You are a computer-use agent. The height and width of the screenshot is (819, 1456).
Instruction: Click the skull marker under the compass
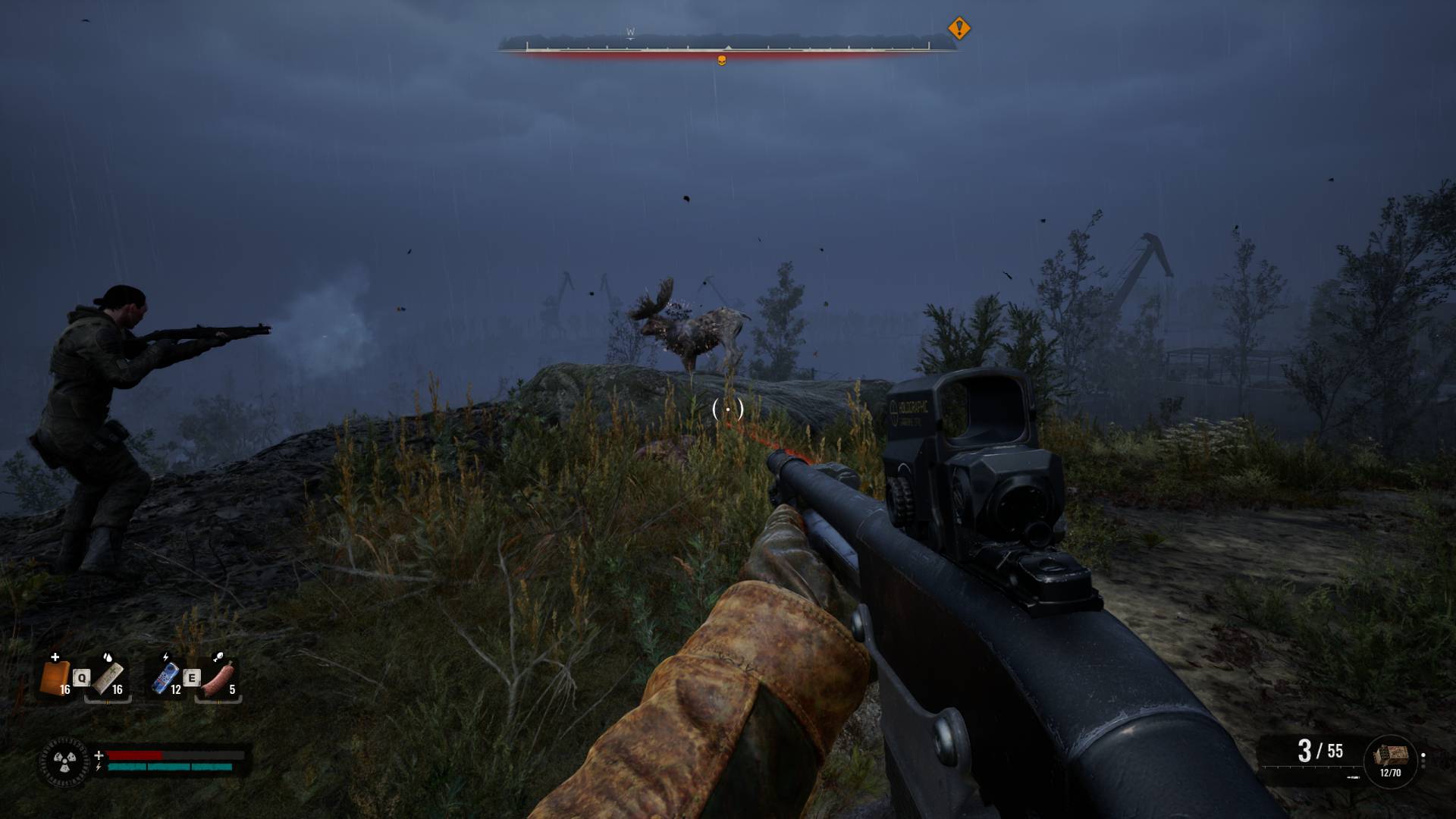tap(722, 61)
